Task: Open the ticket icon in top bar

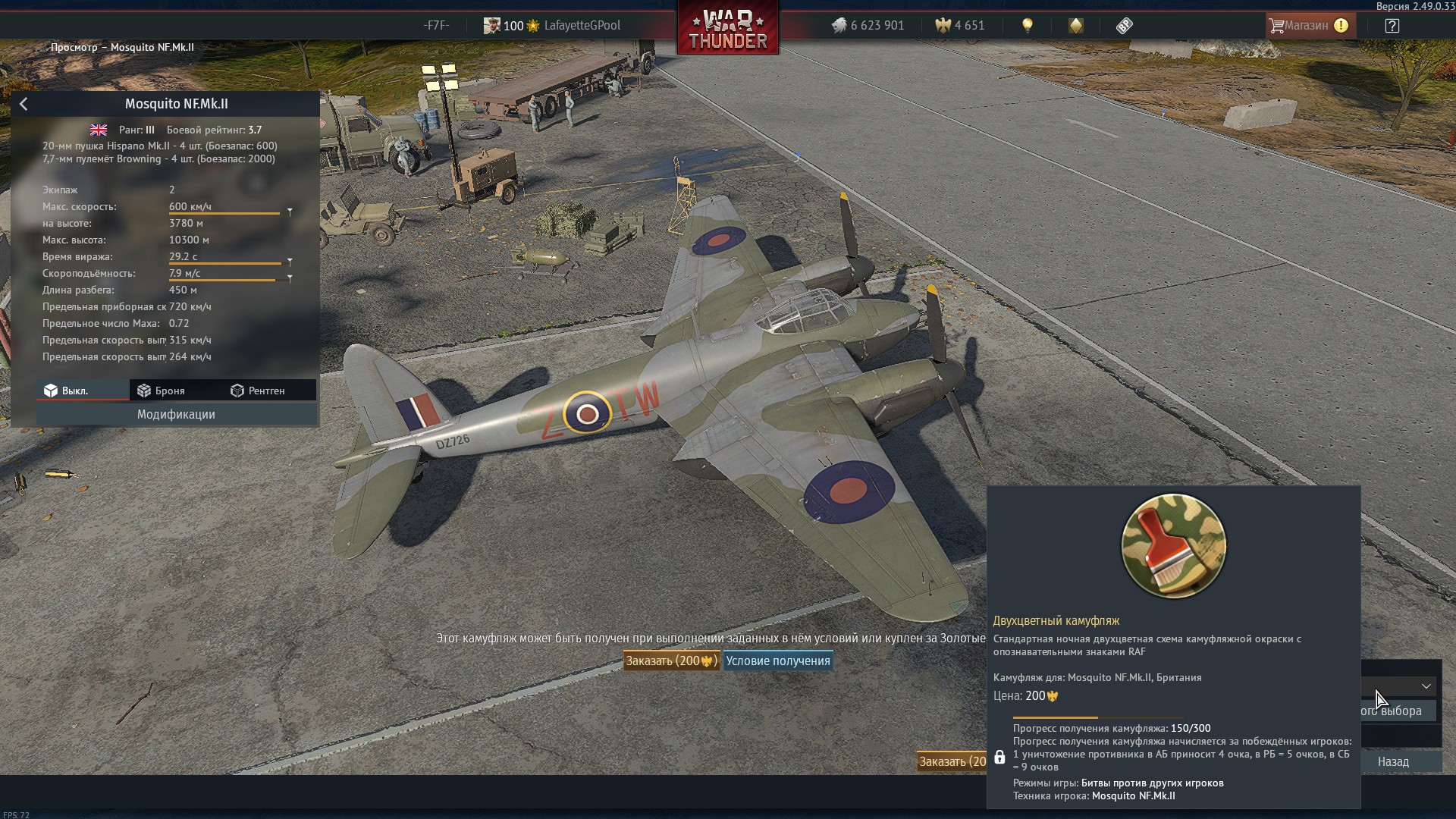Action: click(1124, 26)
